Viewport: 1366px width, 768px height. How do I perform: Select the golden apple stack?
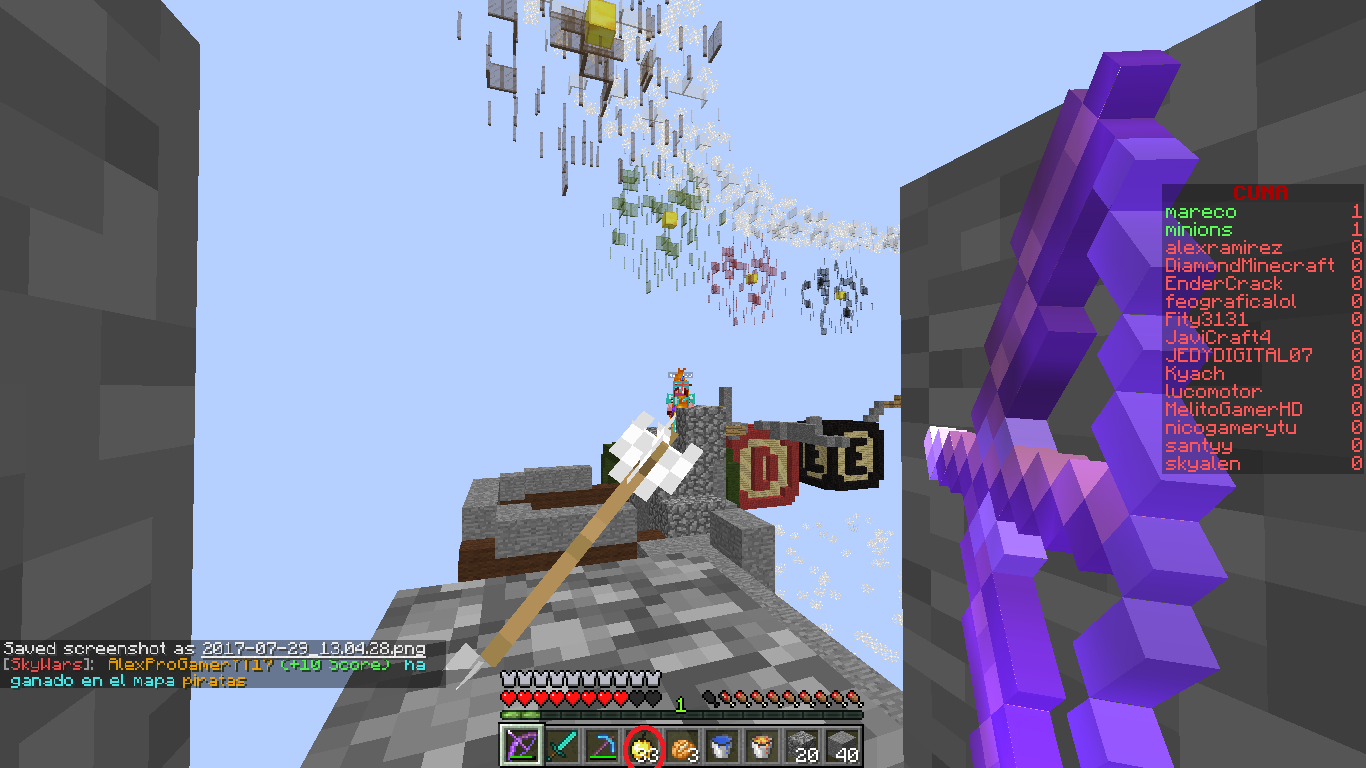point(642,746)
